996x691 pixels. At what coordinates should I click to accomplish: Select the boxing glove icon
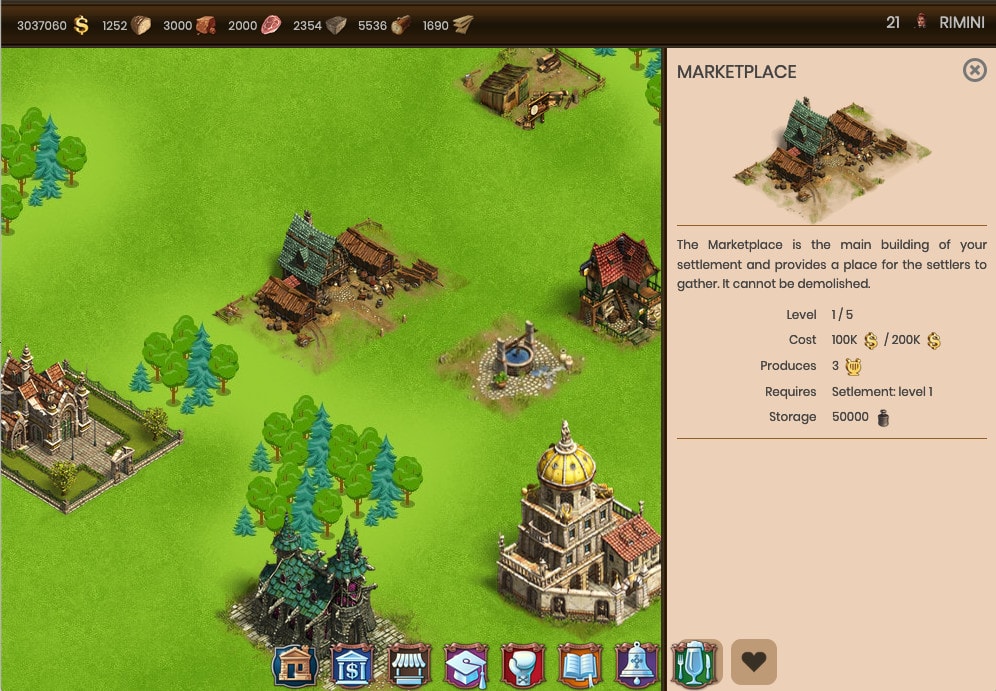(522, 665)
